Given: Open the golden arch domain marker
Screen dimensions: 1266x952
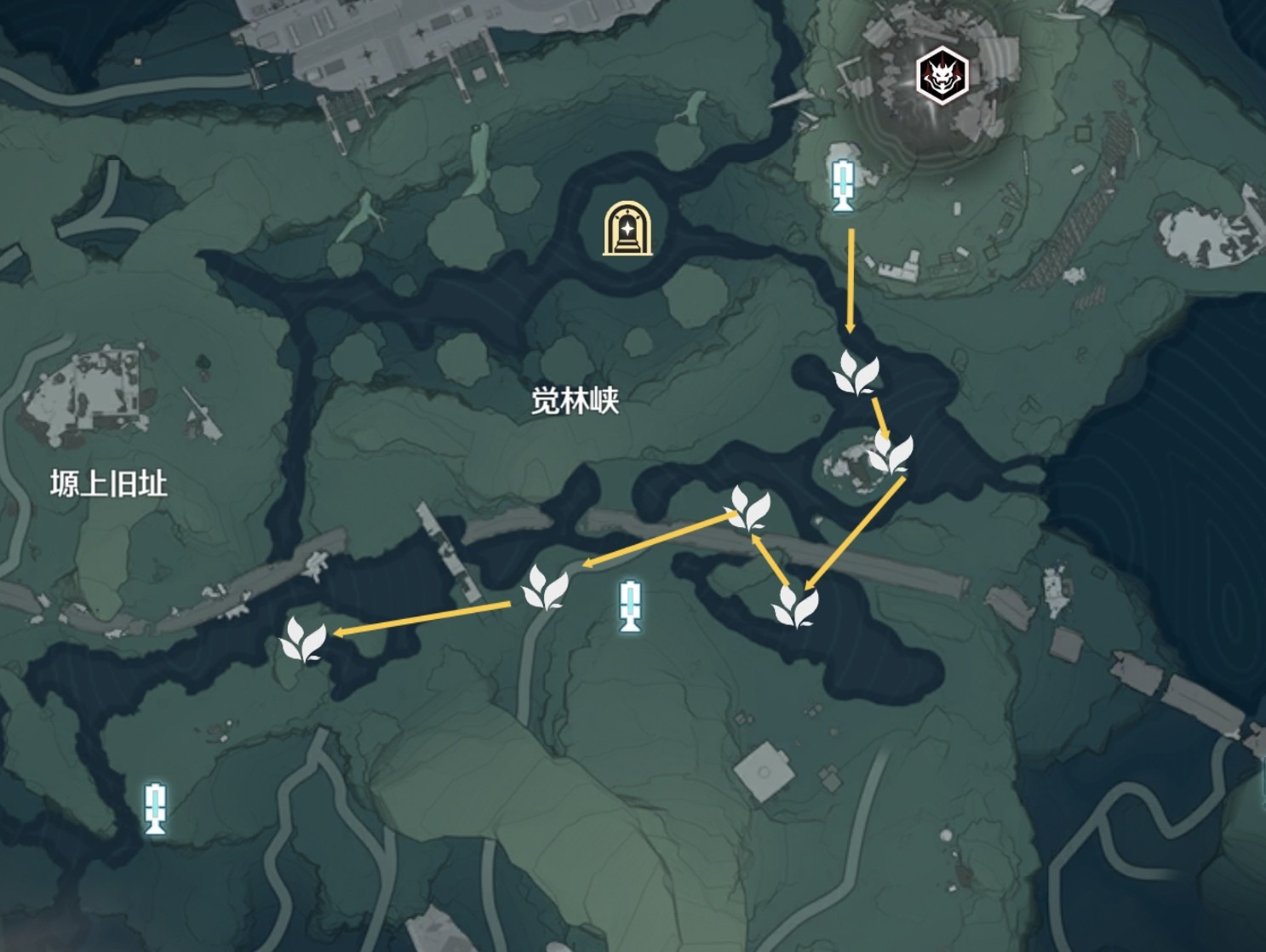Looking at the screenshot, I should [627, 228].
